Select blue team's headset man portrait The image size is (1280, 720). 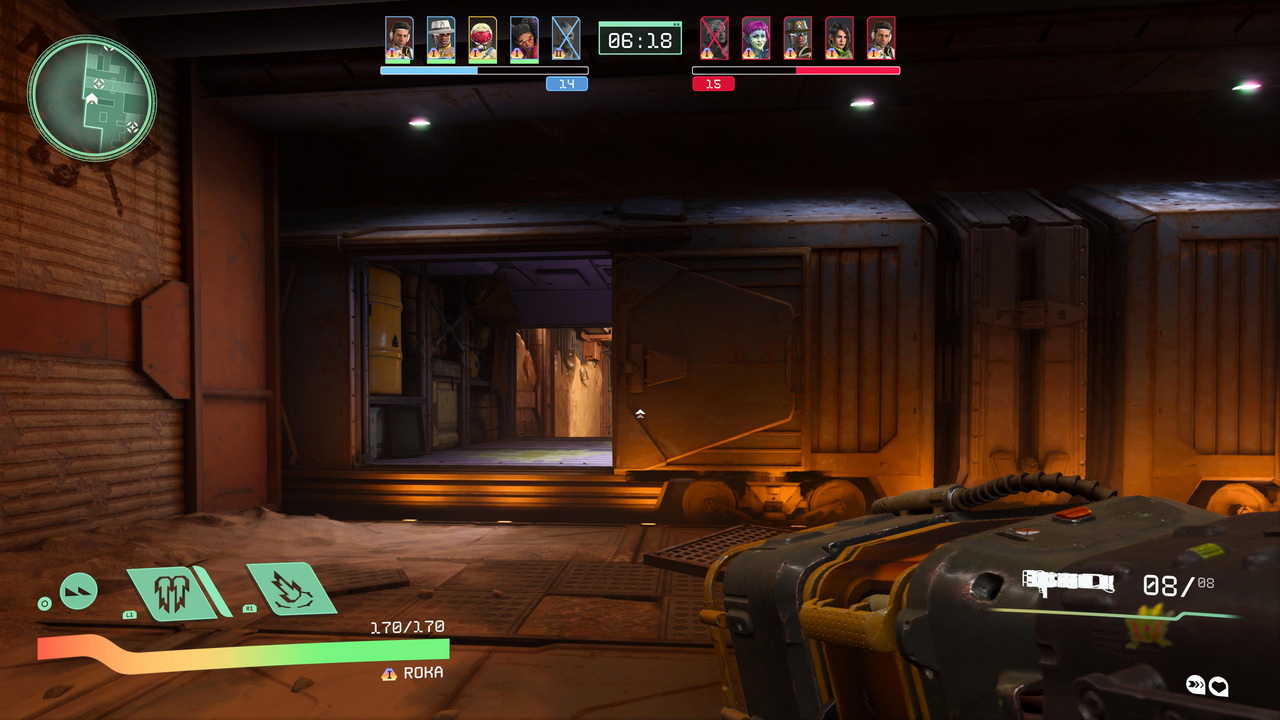tap(399, 40)
